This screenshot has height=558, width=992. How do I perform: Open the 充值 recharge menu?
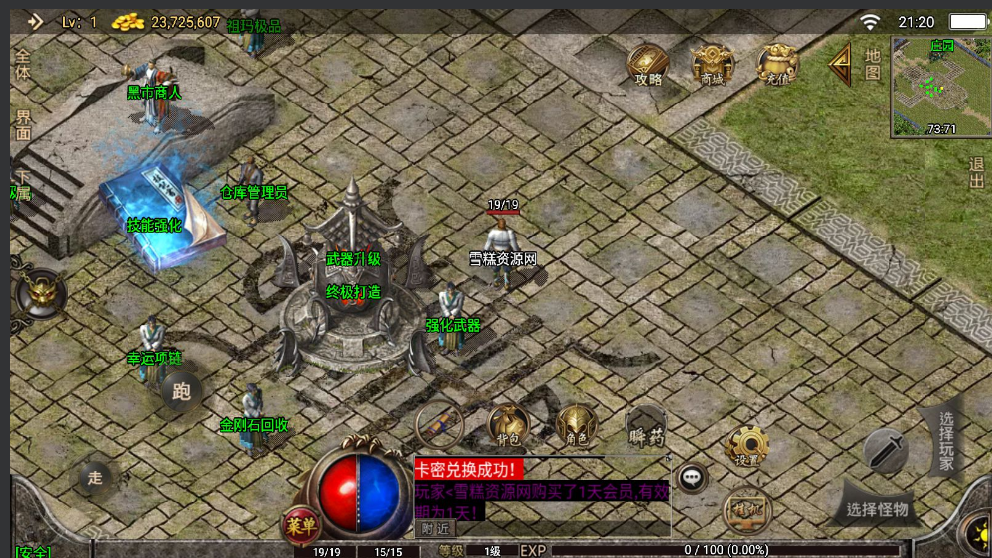[x=777, y=65]
